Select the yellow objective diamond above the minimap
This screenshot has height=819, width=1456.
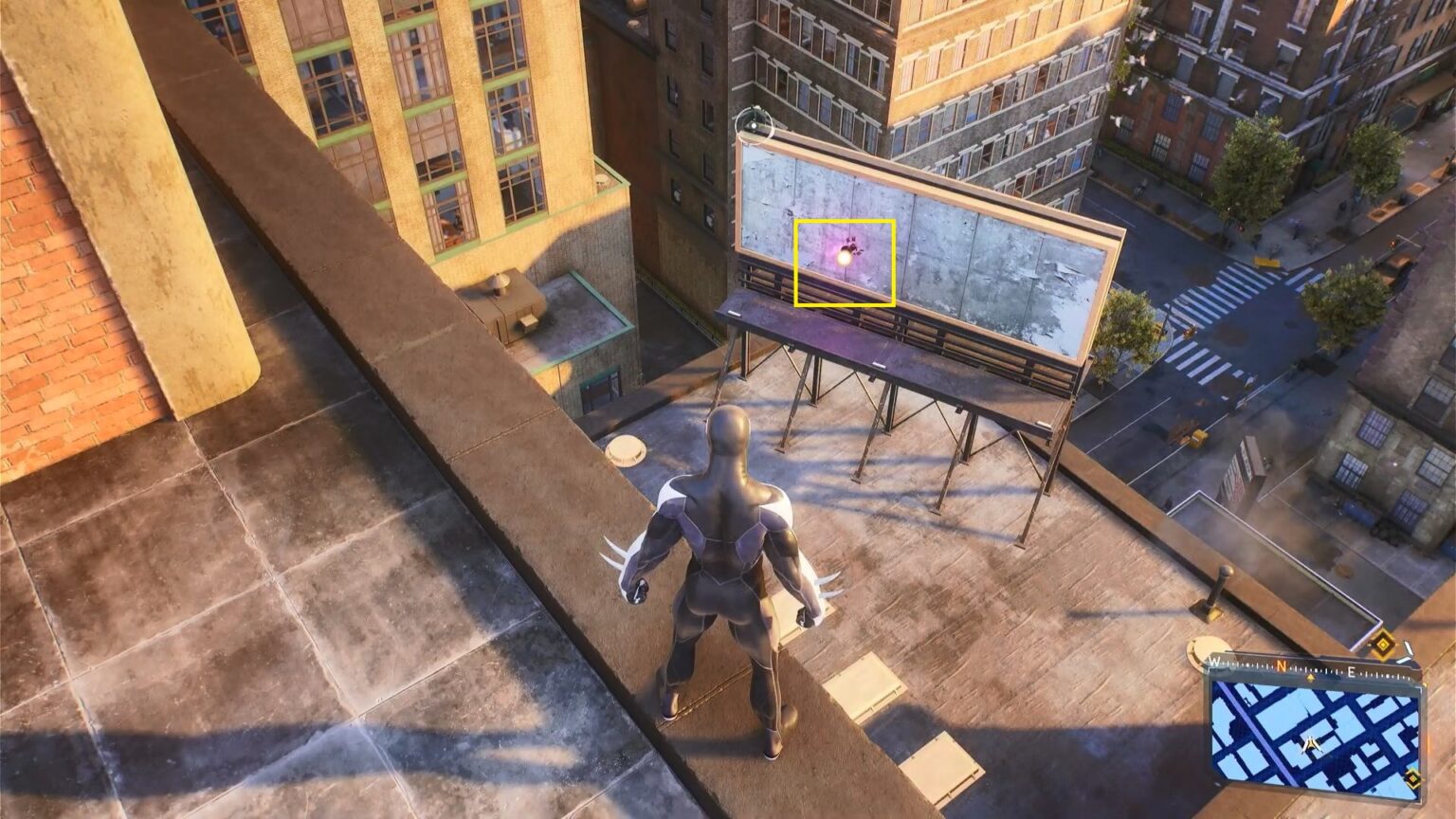click(1382, 645)
